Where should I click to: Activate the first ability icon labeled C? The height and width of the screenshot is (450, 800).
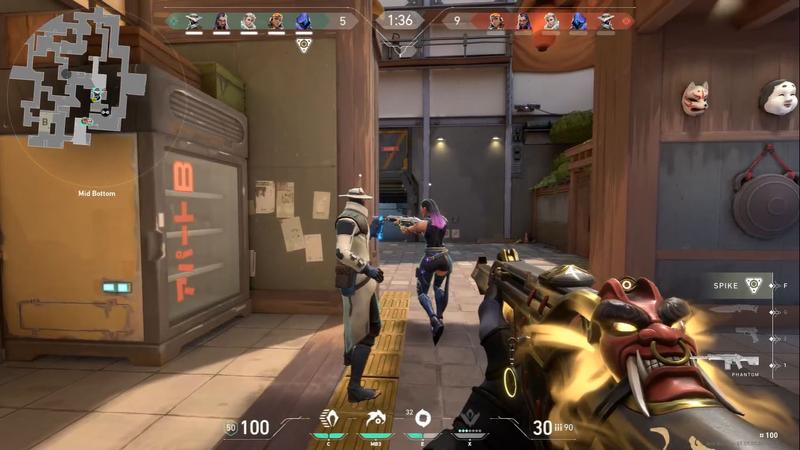(x=328, y=419)
